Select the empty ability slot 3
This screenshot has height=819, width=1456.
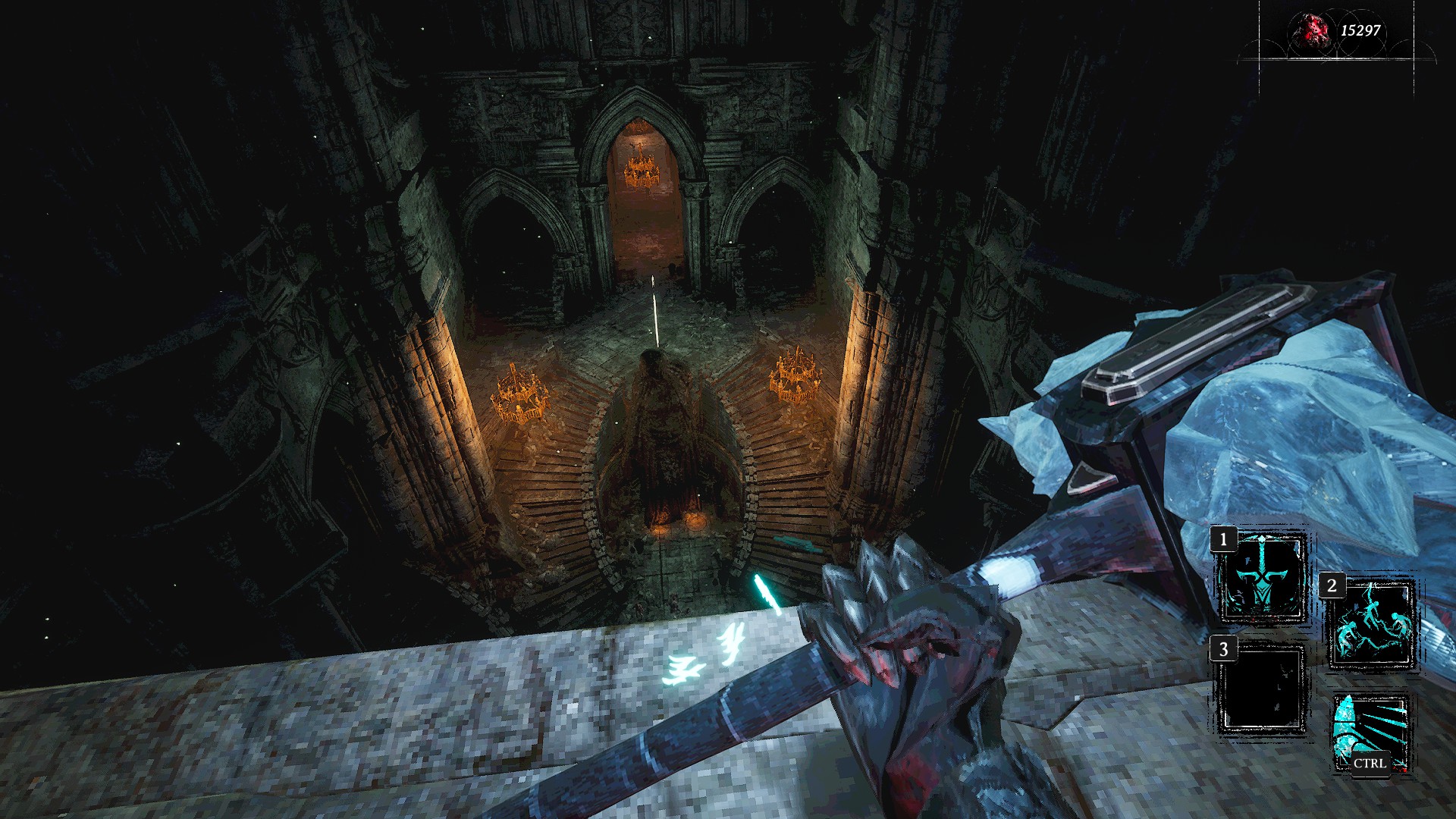pyautogui.click(x=1263, y=689)
